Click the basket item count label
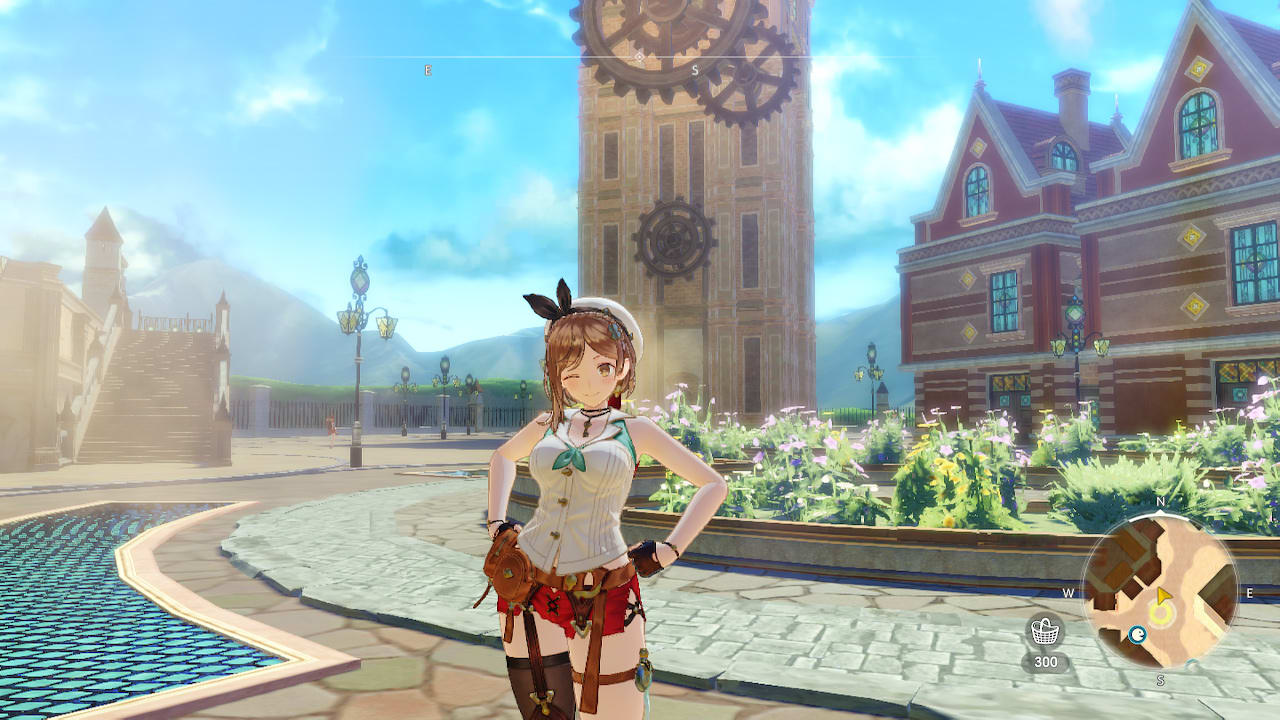 pyautogui.click(x=1046, y=661)
